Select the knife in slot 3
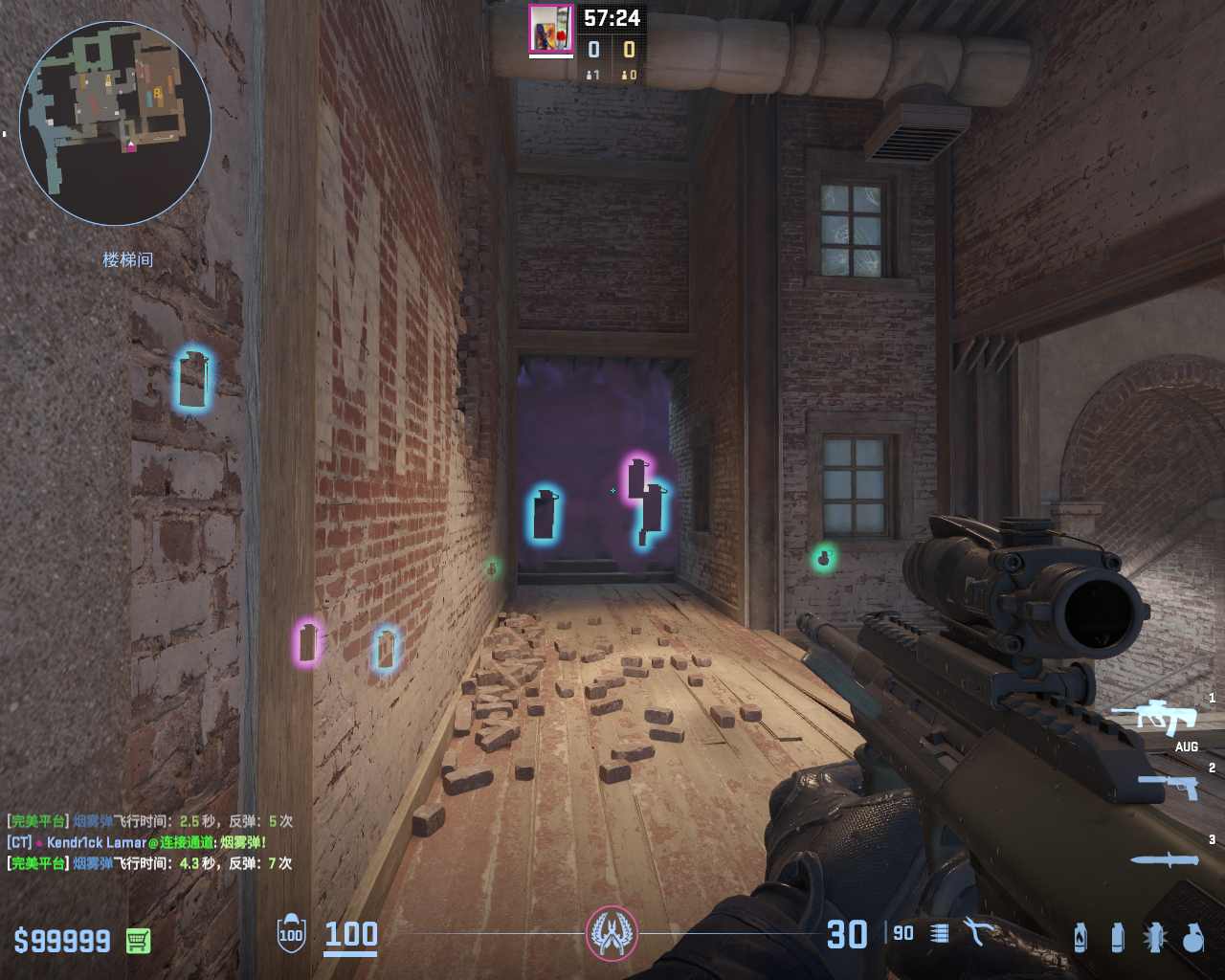The height and width of the screenshot is (980, 1225). point(1165,859)
